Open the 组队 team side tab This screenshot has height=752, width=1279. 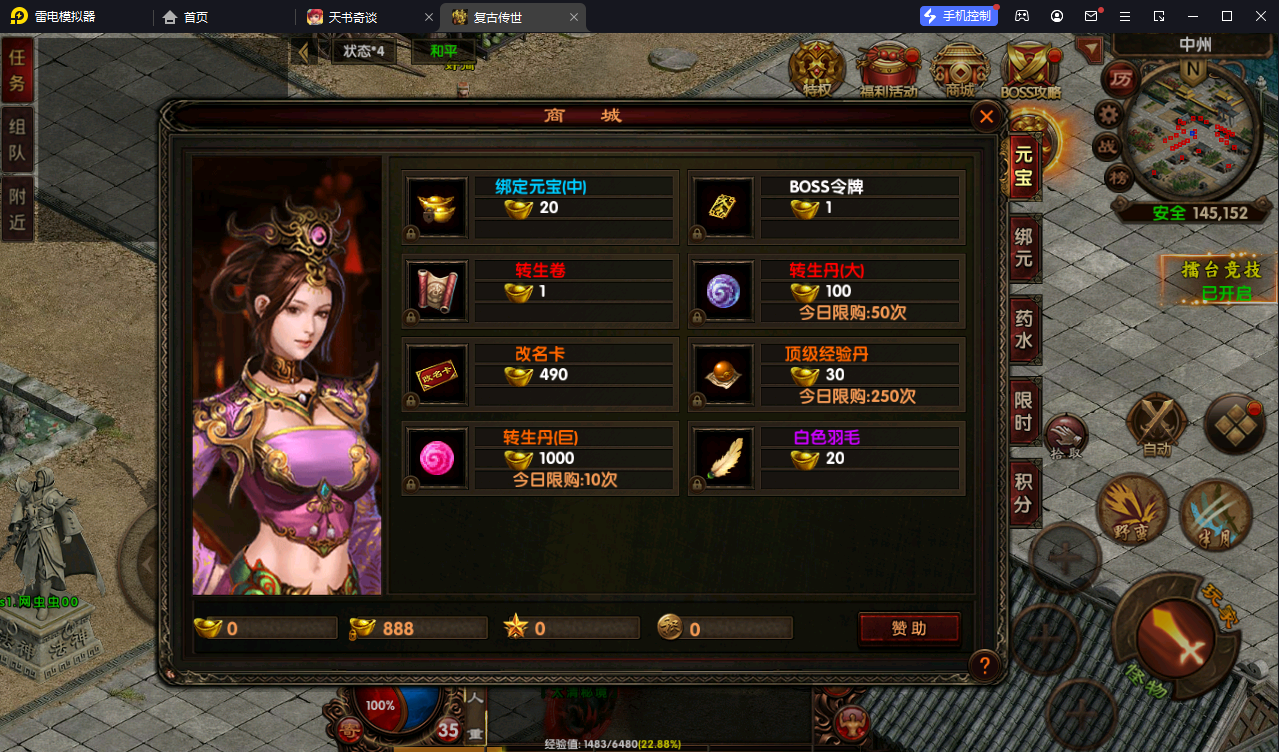[17, 141]
